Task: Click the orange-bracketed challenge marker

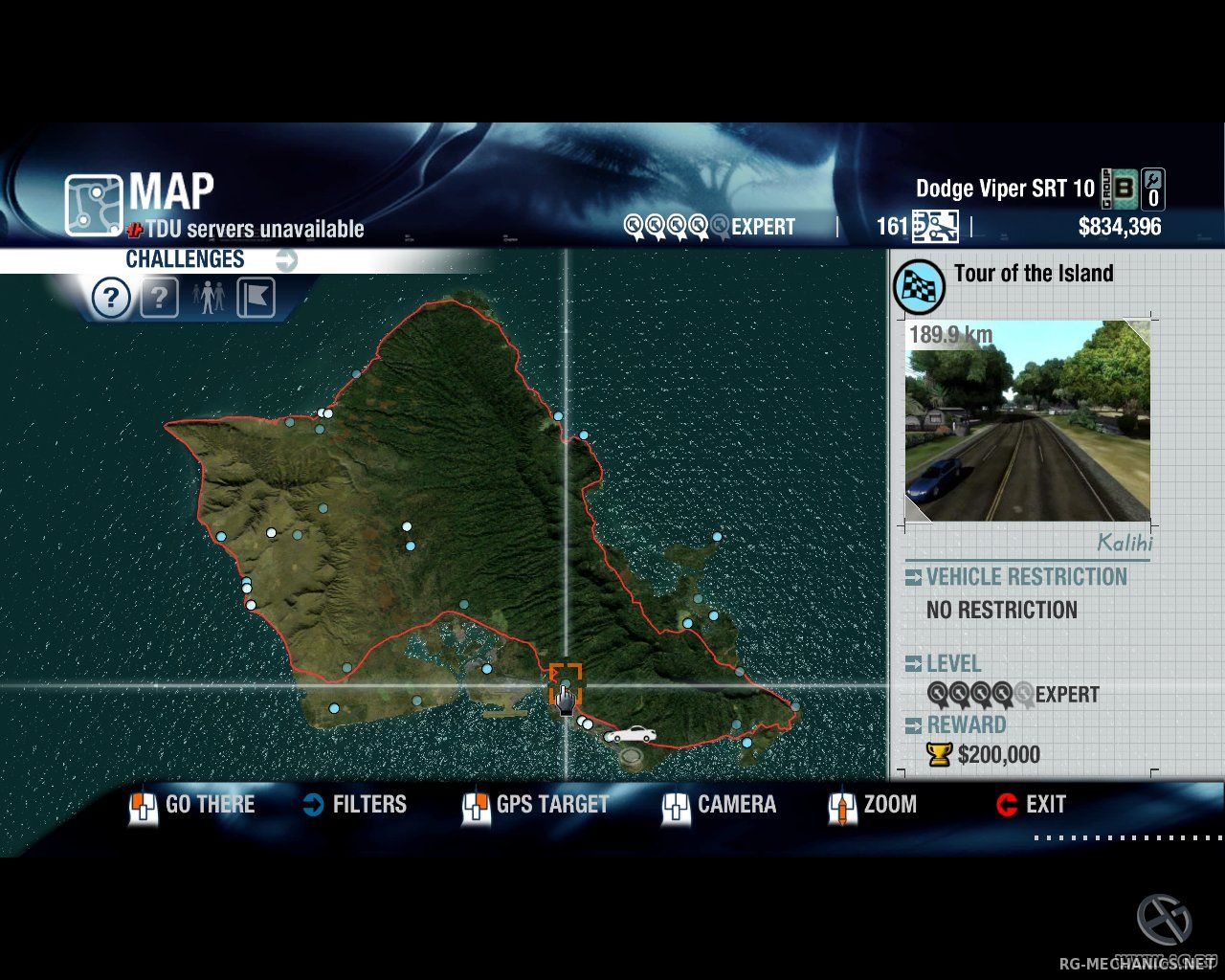Action: (566, 682)
